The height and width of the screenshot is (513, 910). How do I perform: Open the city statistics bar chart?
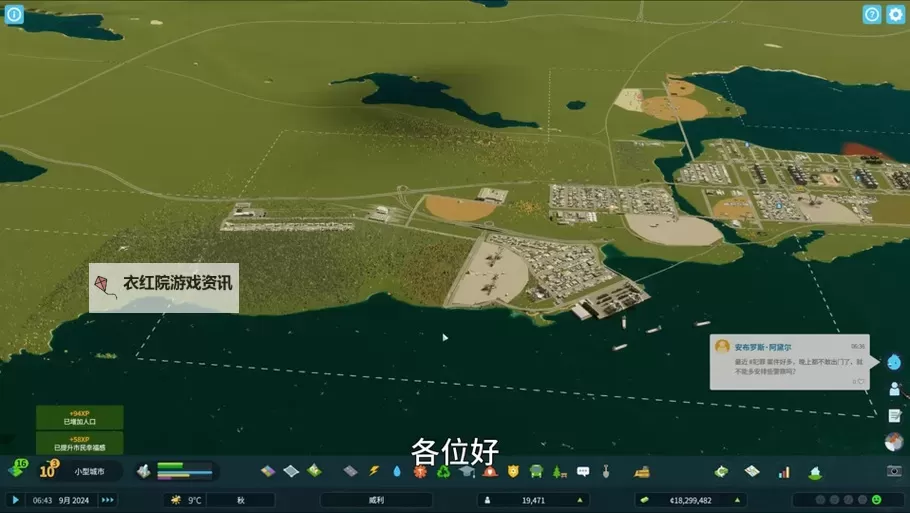pyautogui.click(x=784, y=471)
